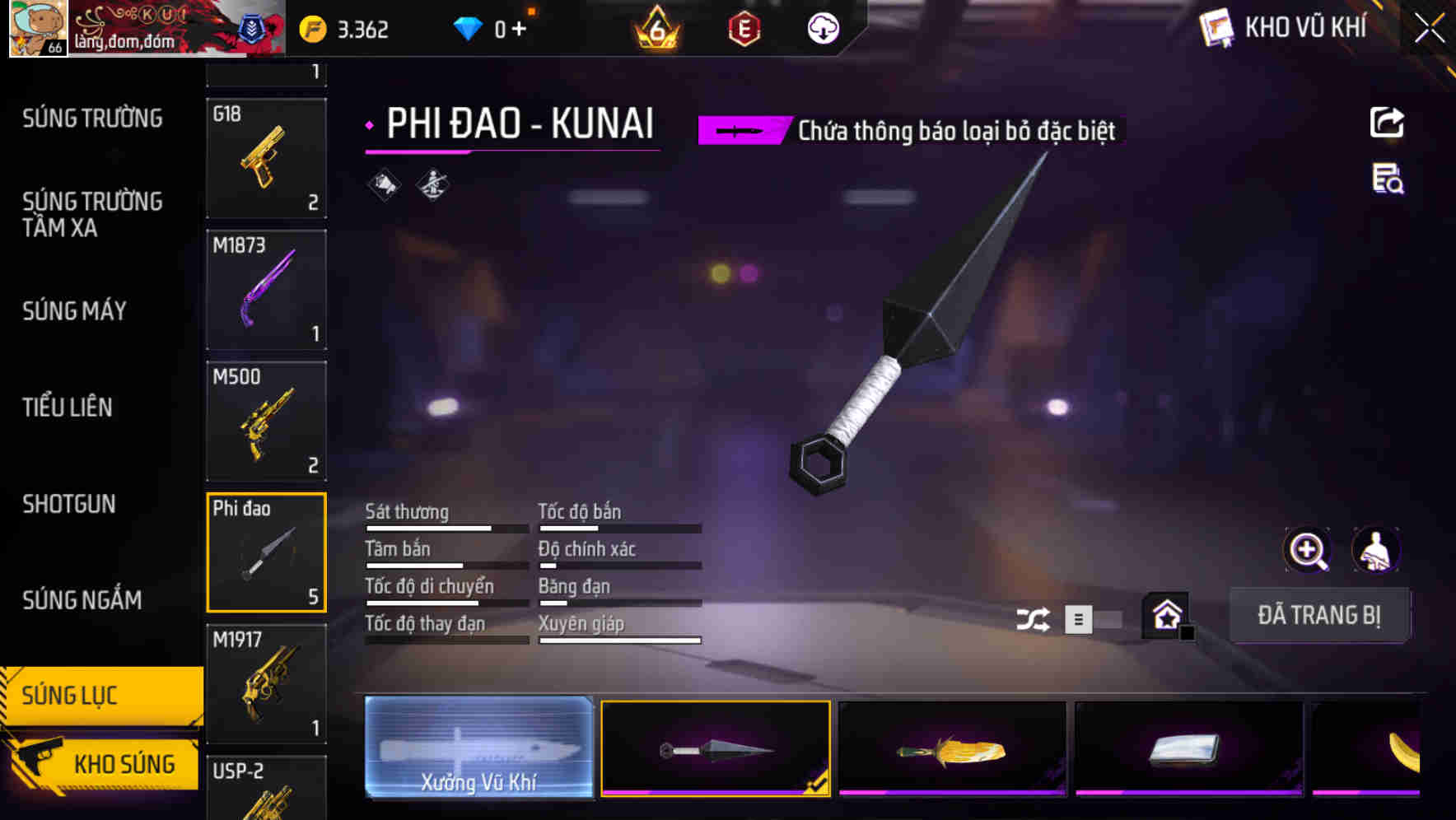Open the SÚNG MÁY weapon category

74,311
